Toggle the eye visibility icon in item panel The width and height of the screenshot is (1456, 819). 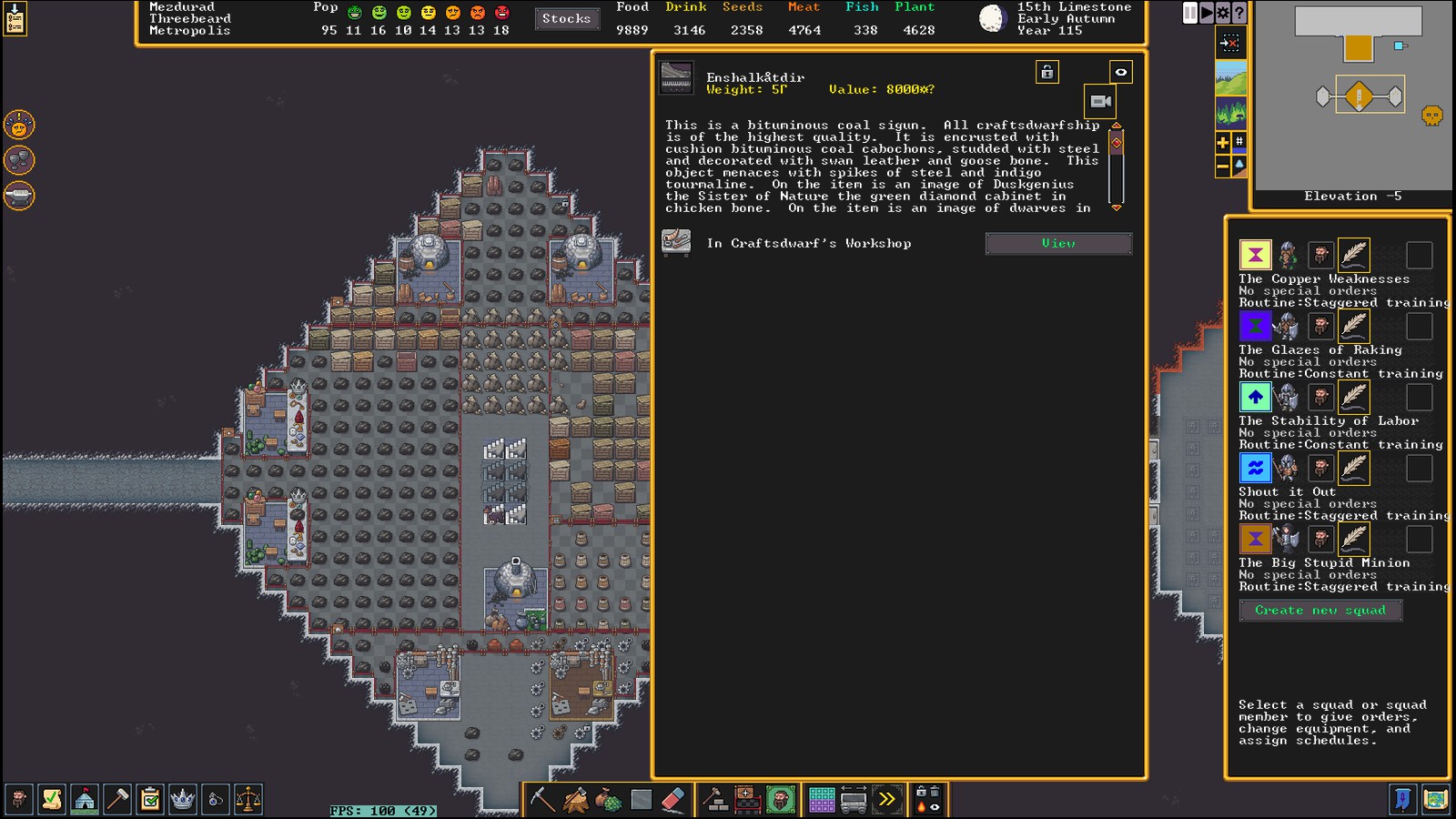point(1121,73)
